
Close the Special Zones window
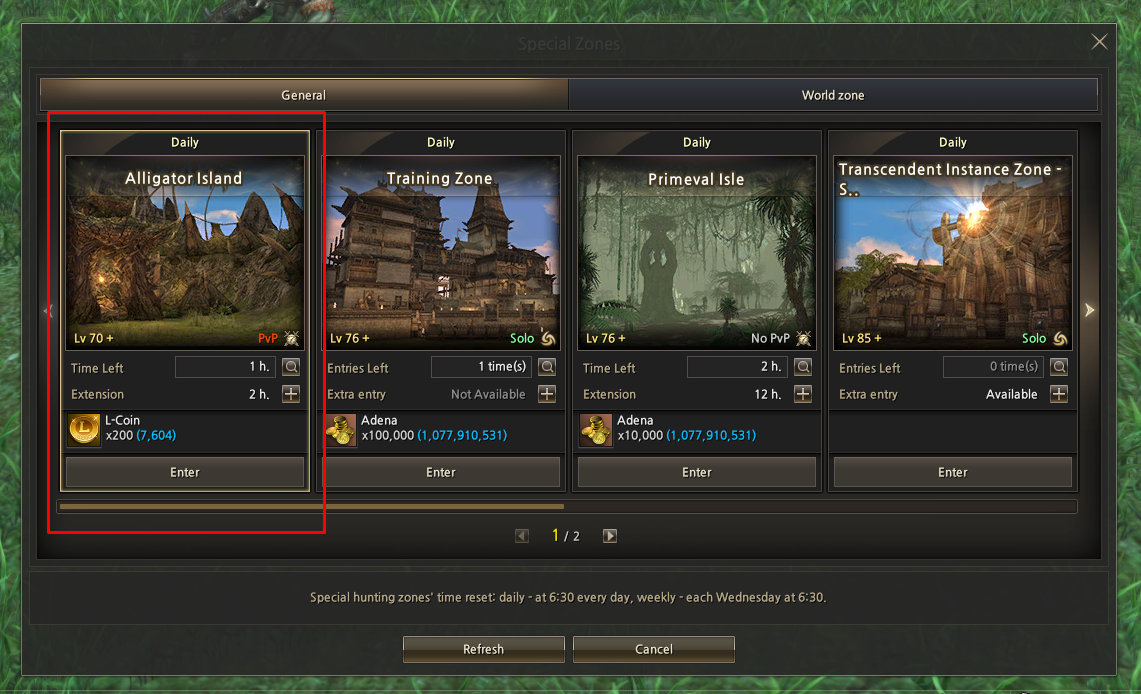[1099, 42]
